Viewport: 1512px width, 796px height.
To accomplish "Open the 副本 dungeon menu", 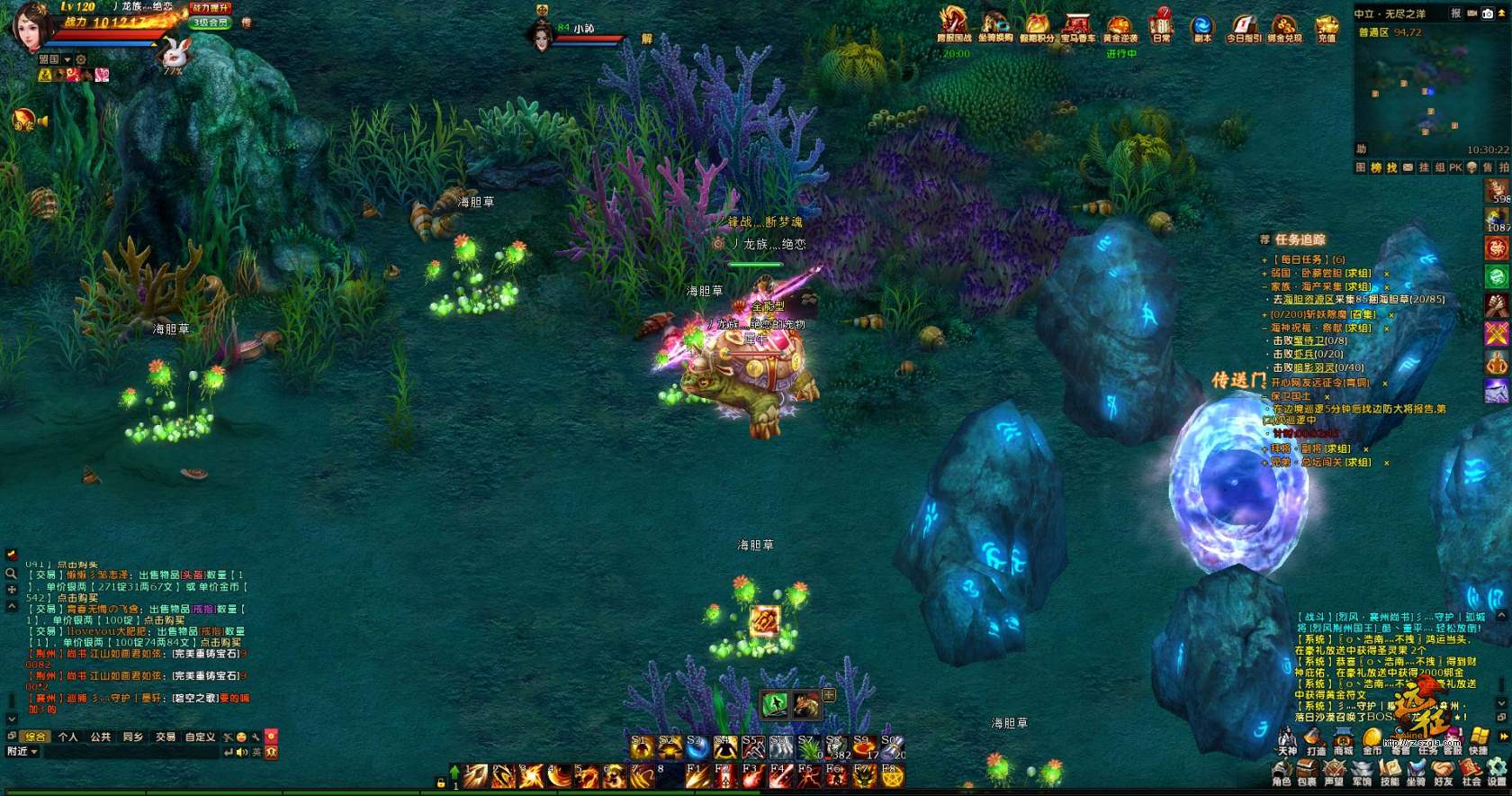I will click(1201, 27).
